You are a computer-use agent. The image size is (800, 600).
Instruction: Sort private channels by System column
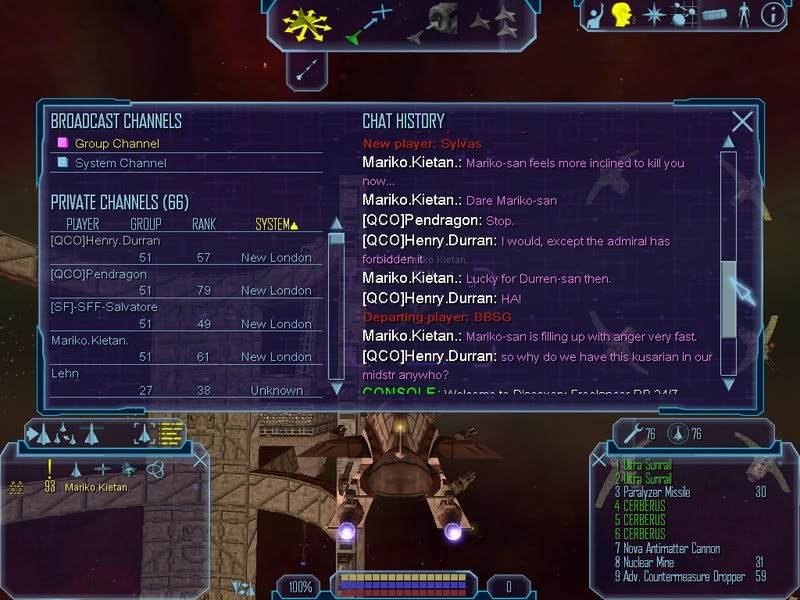275,225
